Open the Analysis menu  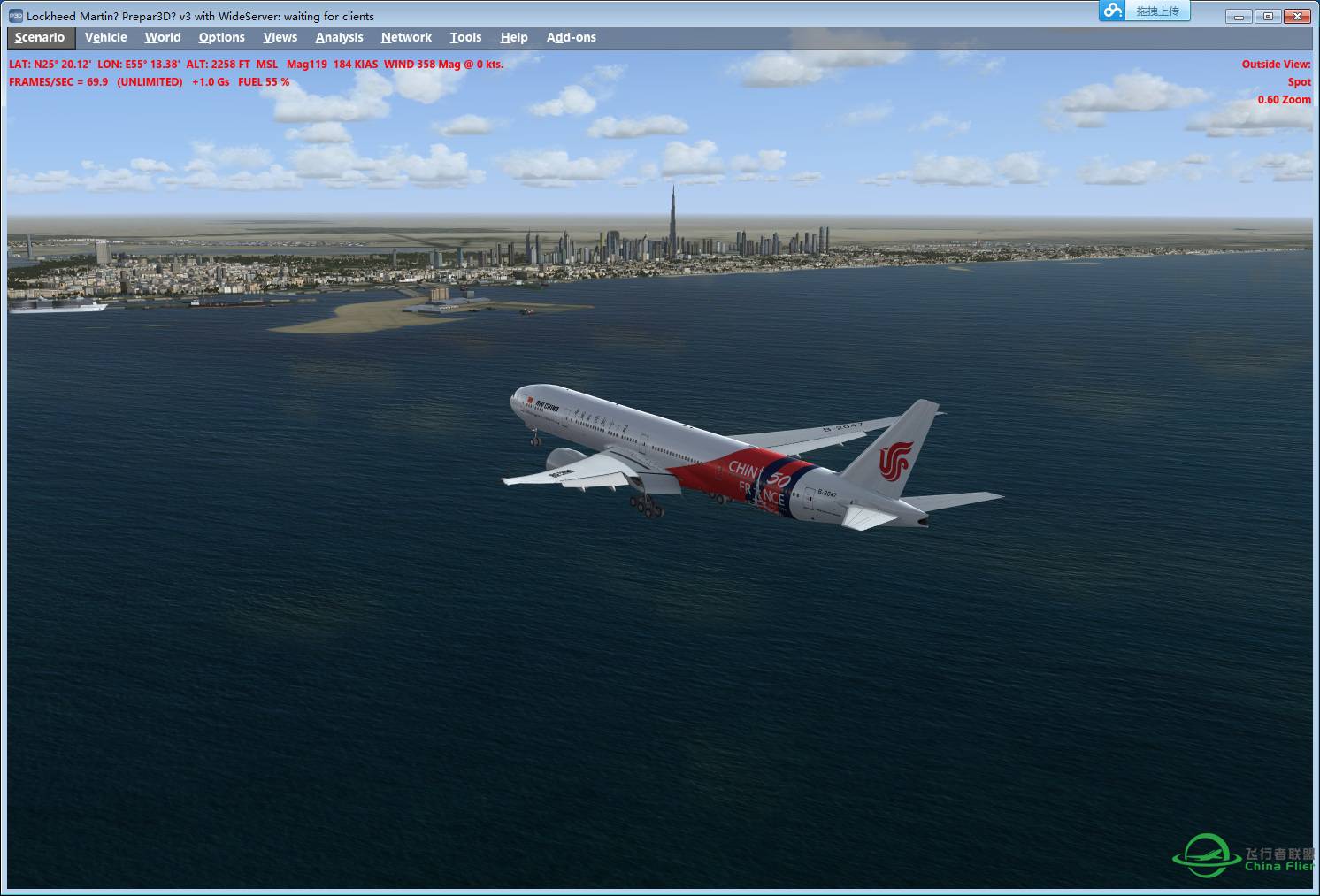click(339, 37)
